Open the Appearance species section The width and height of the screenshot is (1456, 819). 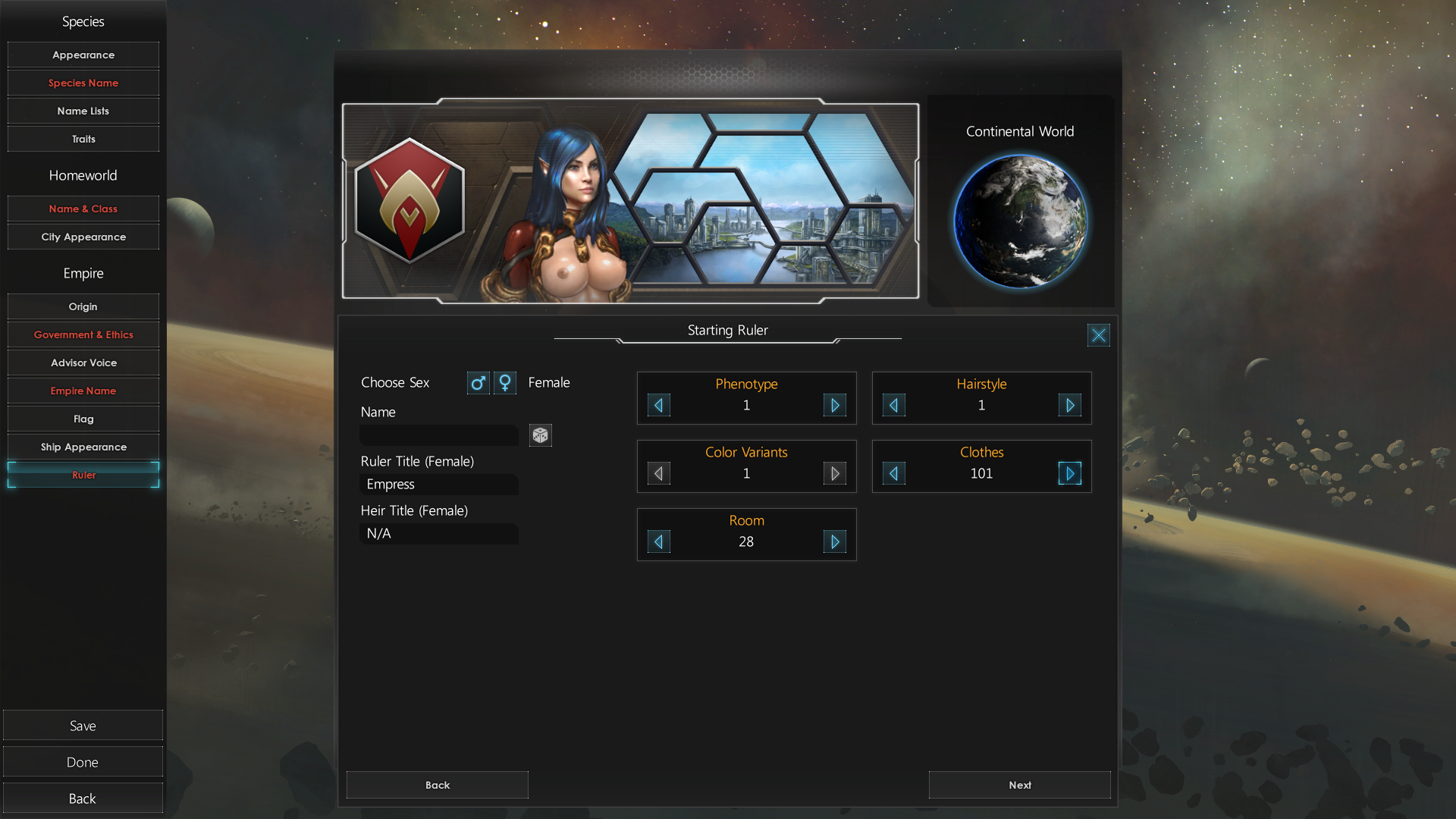(x=83, y=55)
